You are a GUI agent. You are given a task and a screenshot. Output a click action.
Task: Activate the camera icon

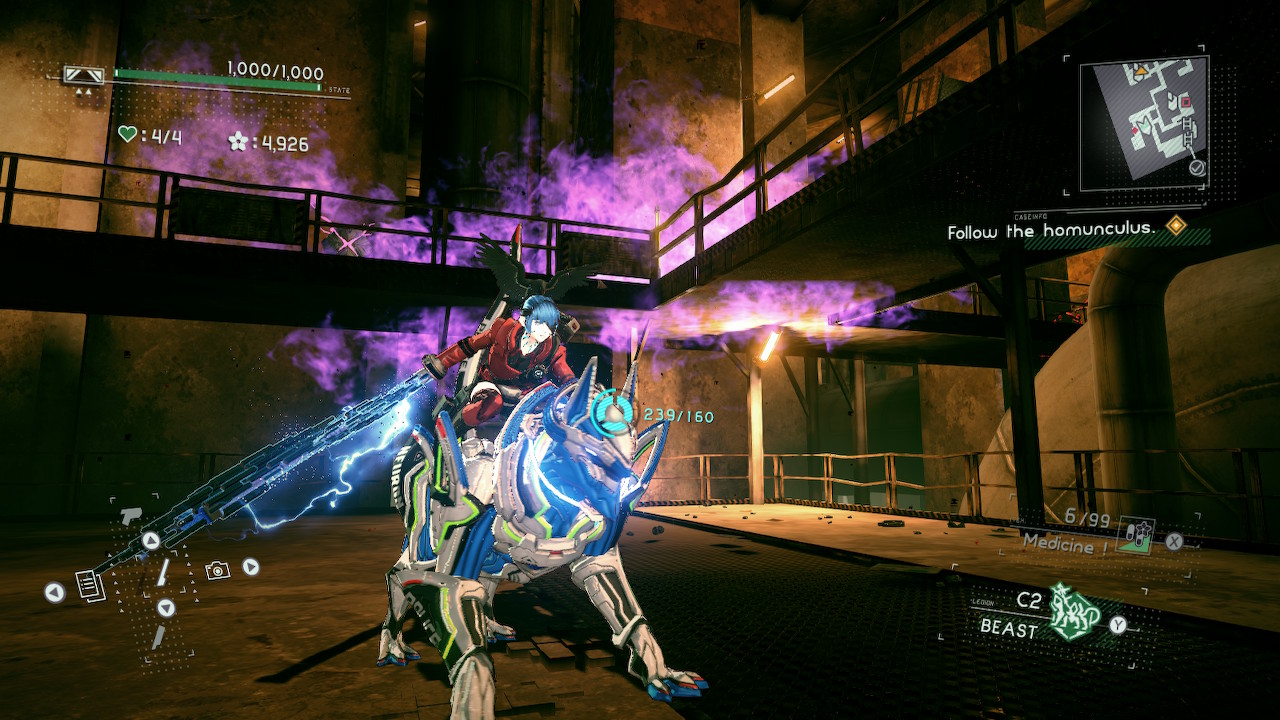(217, 570)
